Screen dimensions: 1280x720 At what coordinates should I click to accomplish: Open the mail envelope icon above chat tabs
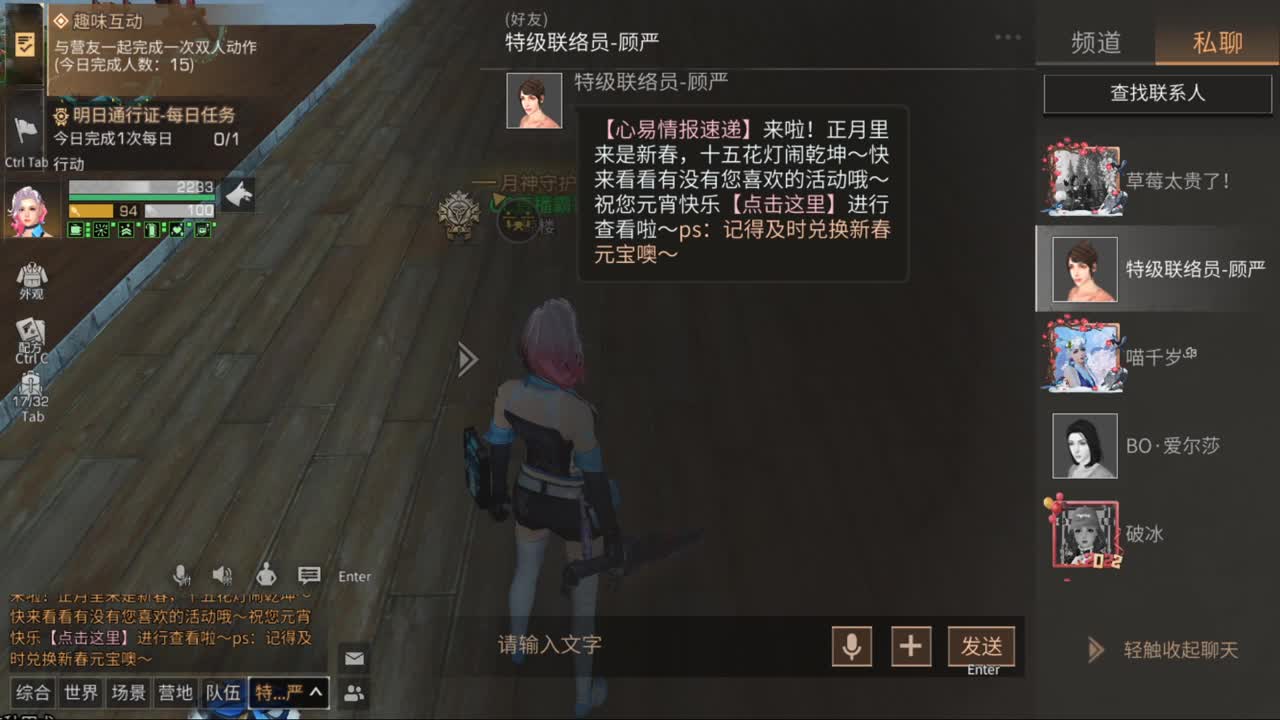click(x=354, y=658)
